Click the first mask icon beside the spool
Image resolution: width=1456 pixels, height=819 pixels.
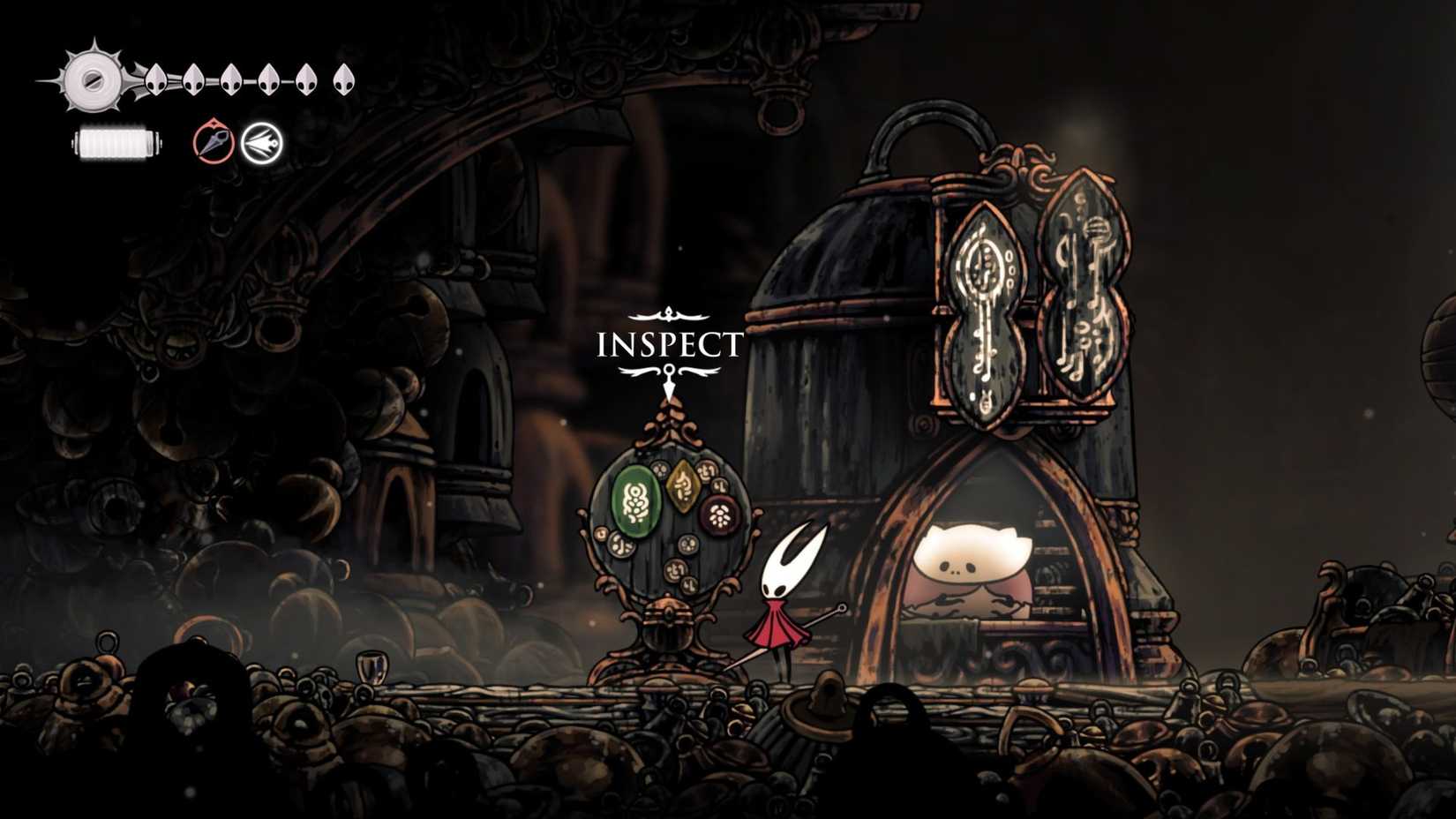point(154,79)
